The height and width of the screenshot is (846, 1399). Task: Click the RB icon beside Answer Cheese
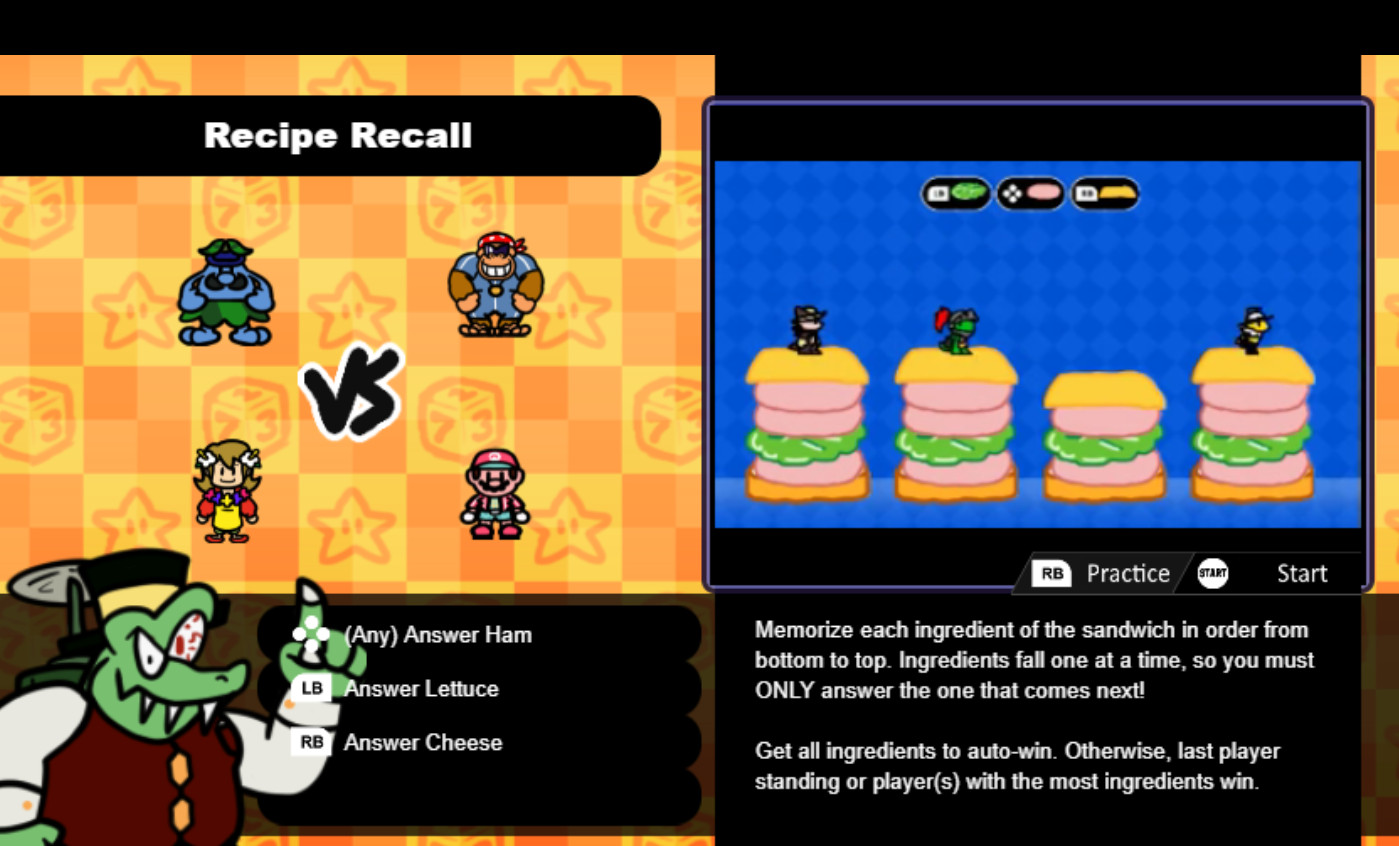(x=311, y=742)
